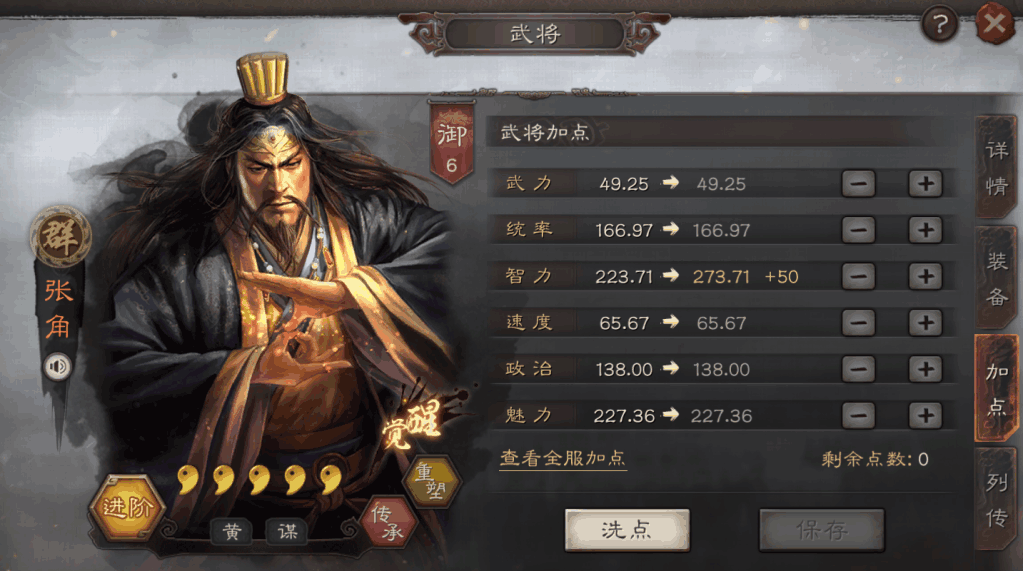Screen dimensions: 1023x571
Task: Remove a point from 智力
Action: (858, 277)
